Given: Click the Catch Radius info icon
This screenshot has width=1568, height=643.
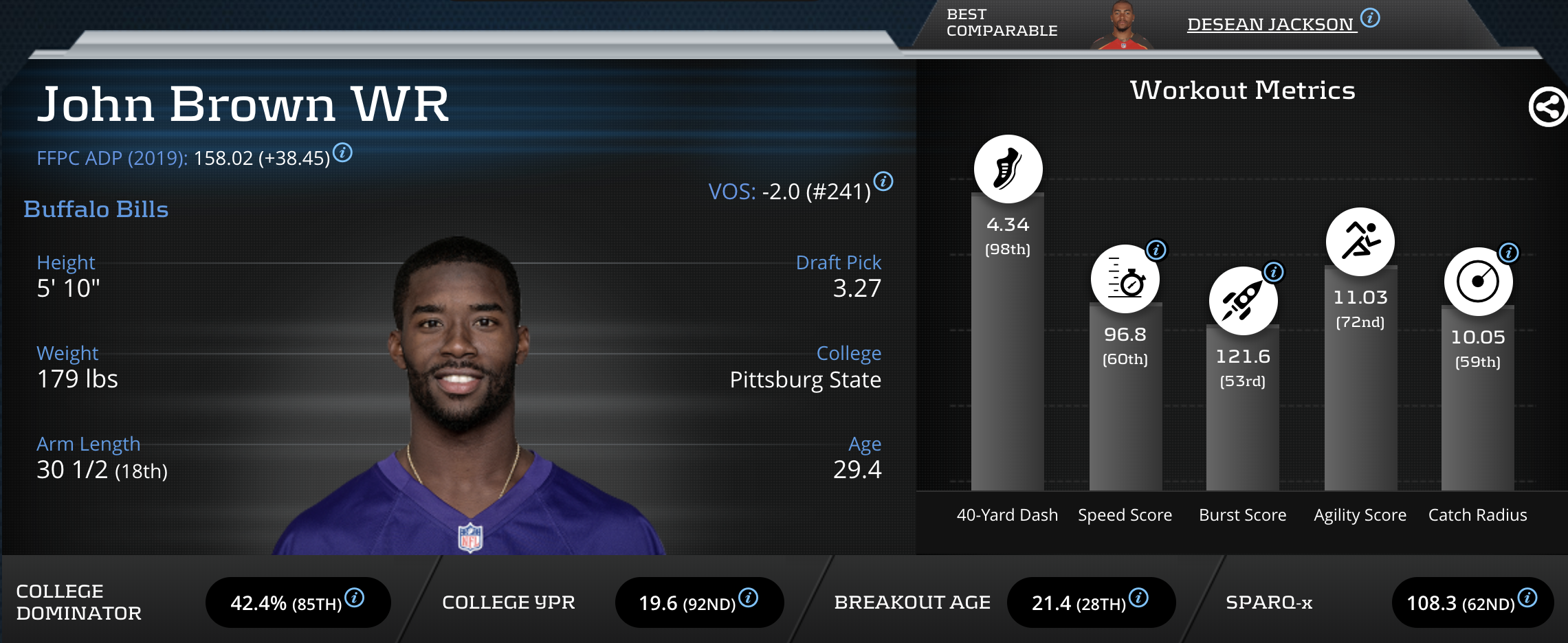Looking at the screenshot, I should (x=1508, y=252).
